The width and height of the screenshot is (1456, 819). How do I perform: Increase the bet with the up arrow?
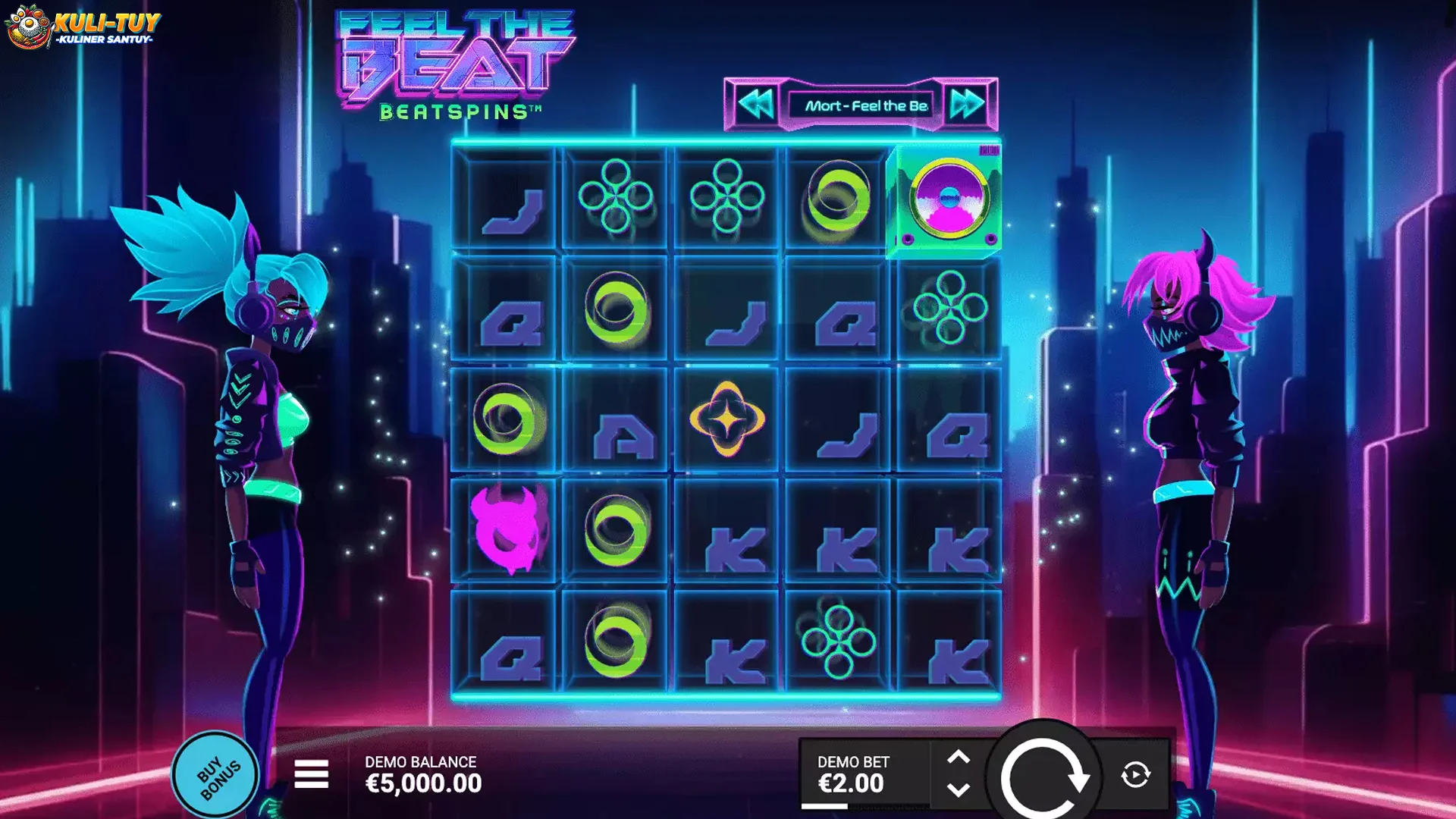point(957,755)
